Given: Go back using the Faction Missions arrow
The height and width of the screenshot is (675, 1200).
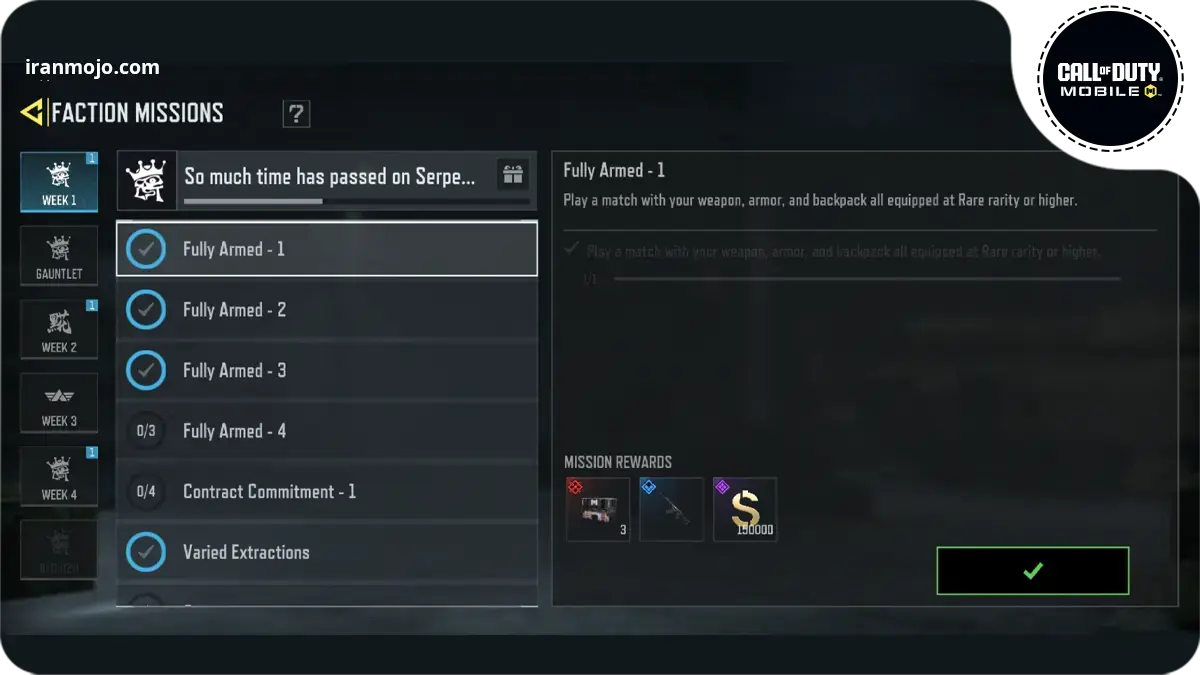Looking at the screenshot, I should 32,113.
